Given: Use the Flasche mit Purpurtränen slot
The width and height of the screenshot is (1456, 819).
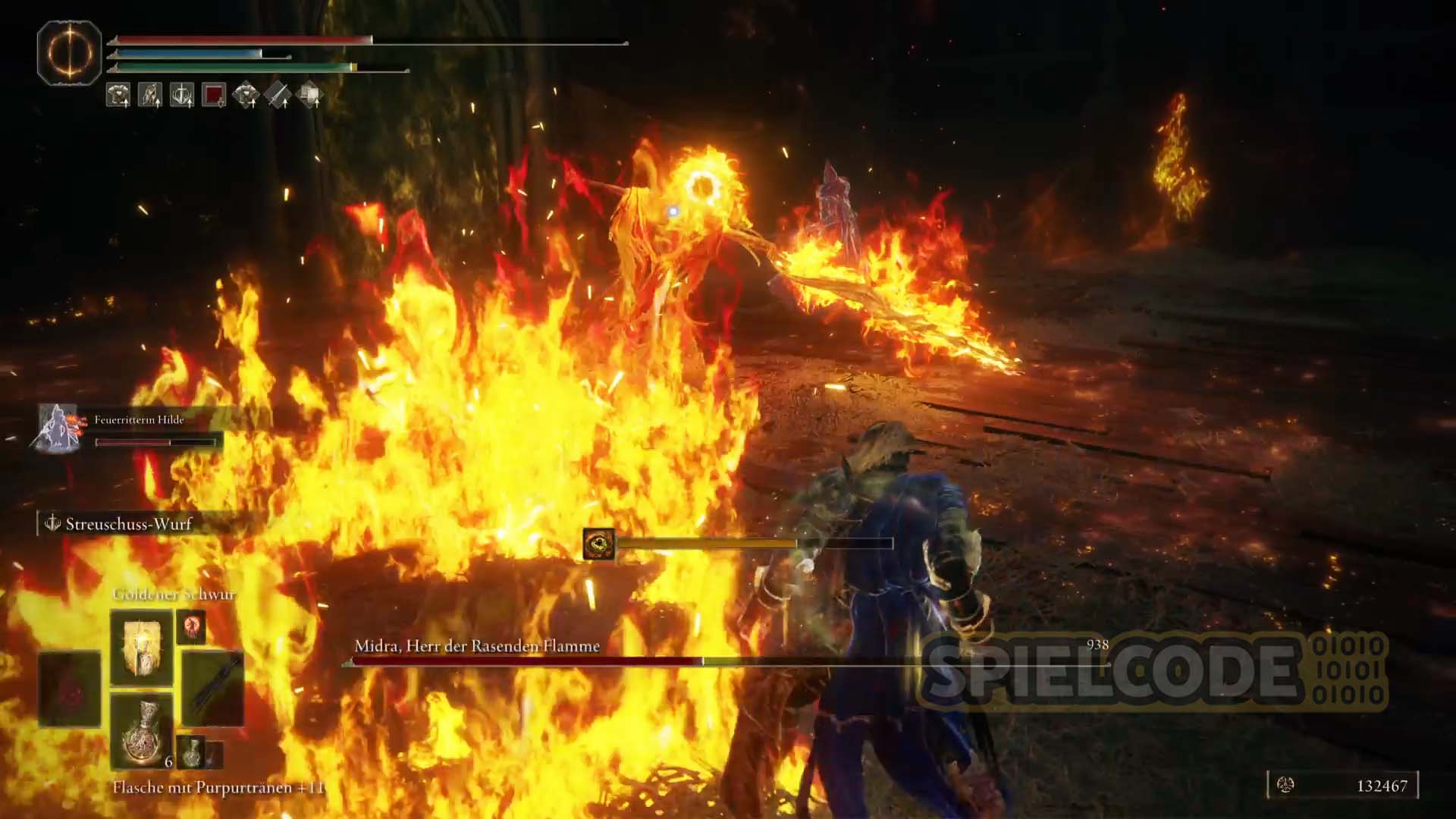Looking at the screenshot, I should (x=142, y=732).
